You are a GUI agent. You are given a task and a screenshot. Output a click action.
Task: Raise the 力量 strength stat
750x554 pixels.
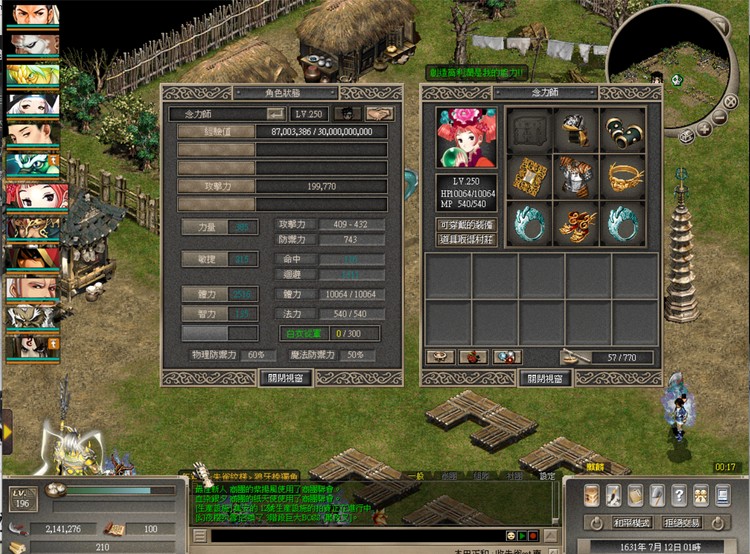206,227
